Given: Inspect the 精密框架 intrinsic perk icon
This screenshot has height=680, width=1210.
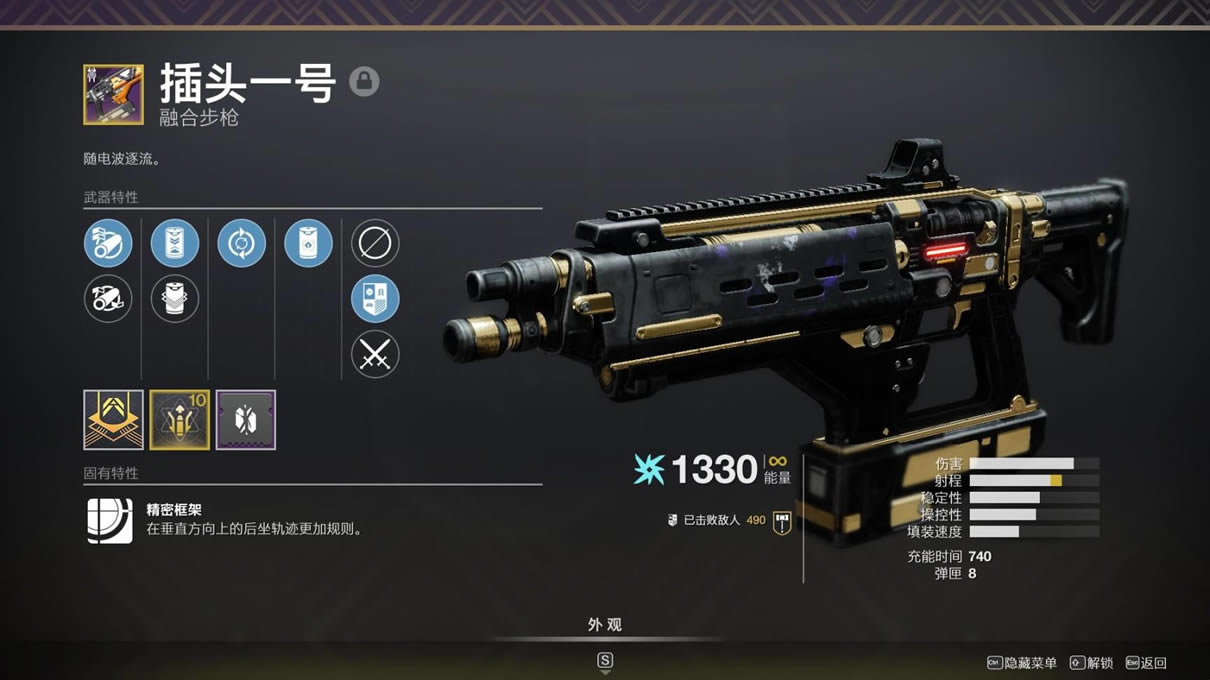Looking at the screenshot, I should point(109,520).
